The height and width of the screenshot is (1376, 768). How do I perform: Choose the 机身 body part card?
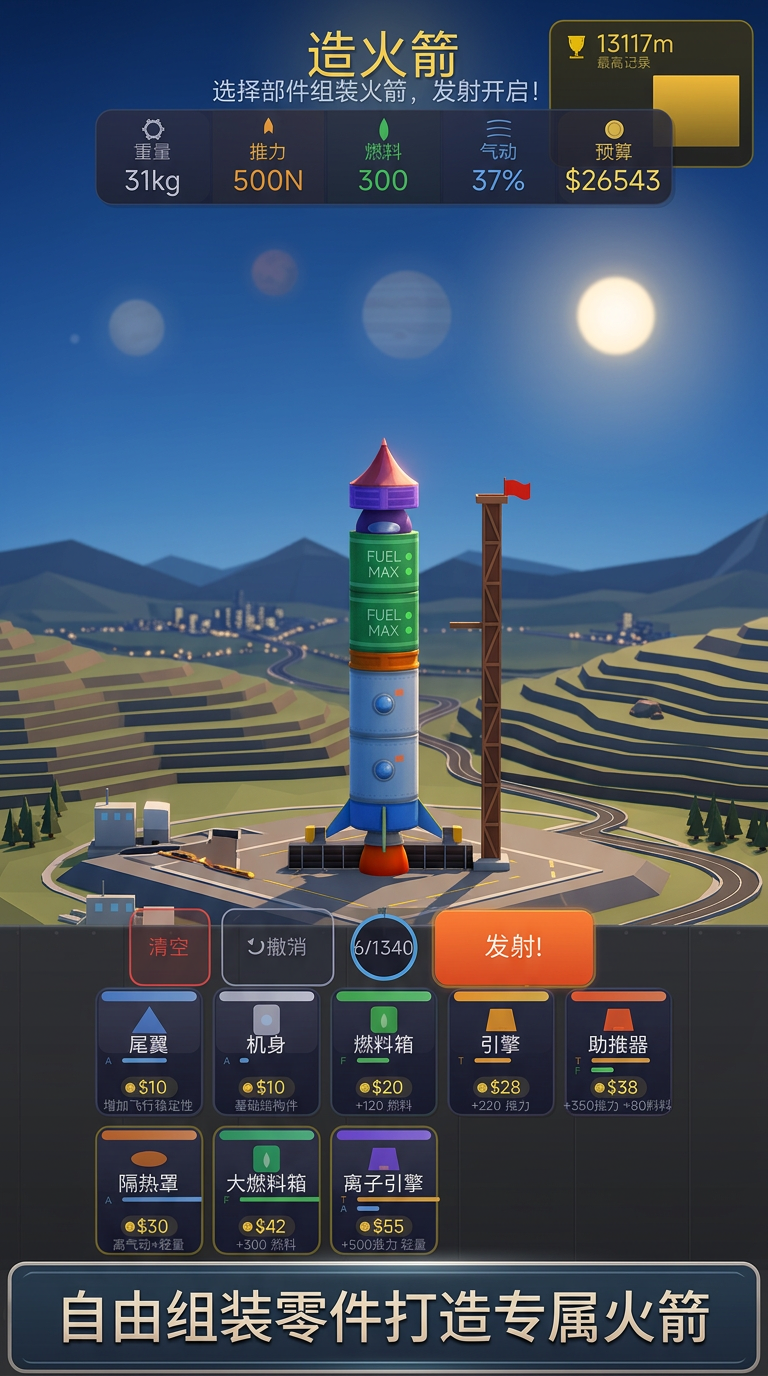pyautogui.click(x=266, y=1051)
